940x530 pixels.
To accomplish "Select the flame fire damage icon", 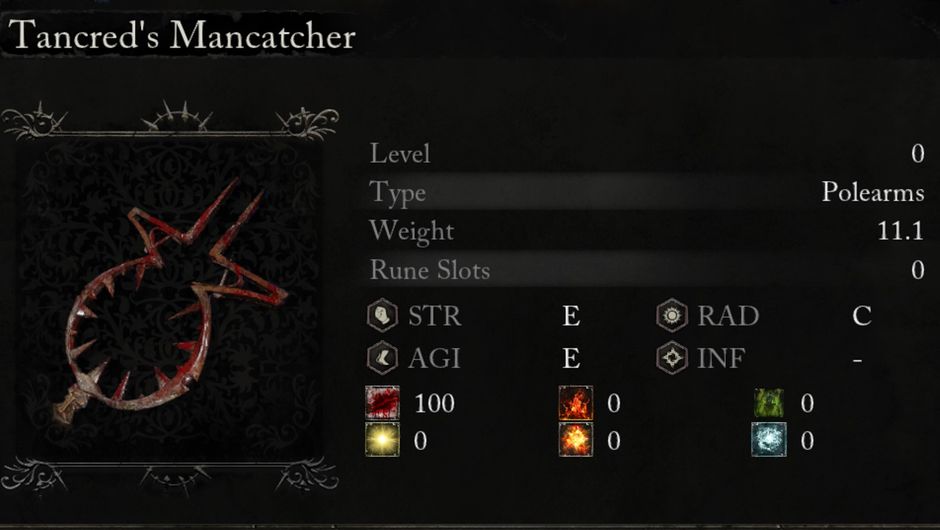I will click(x=575, y=403).
